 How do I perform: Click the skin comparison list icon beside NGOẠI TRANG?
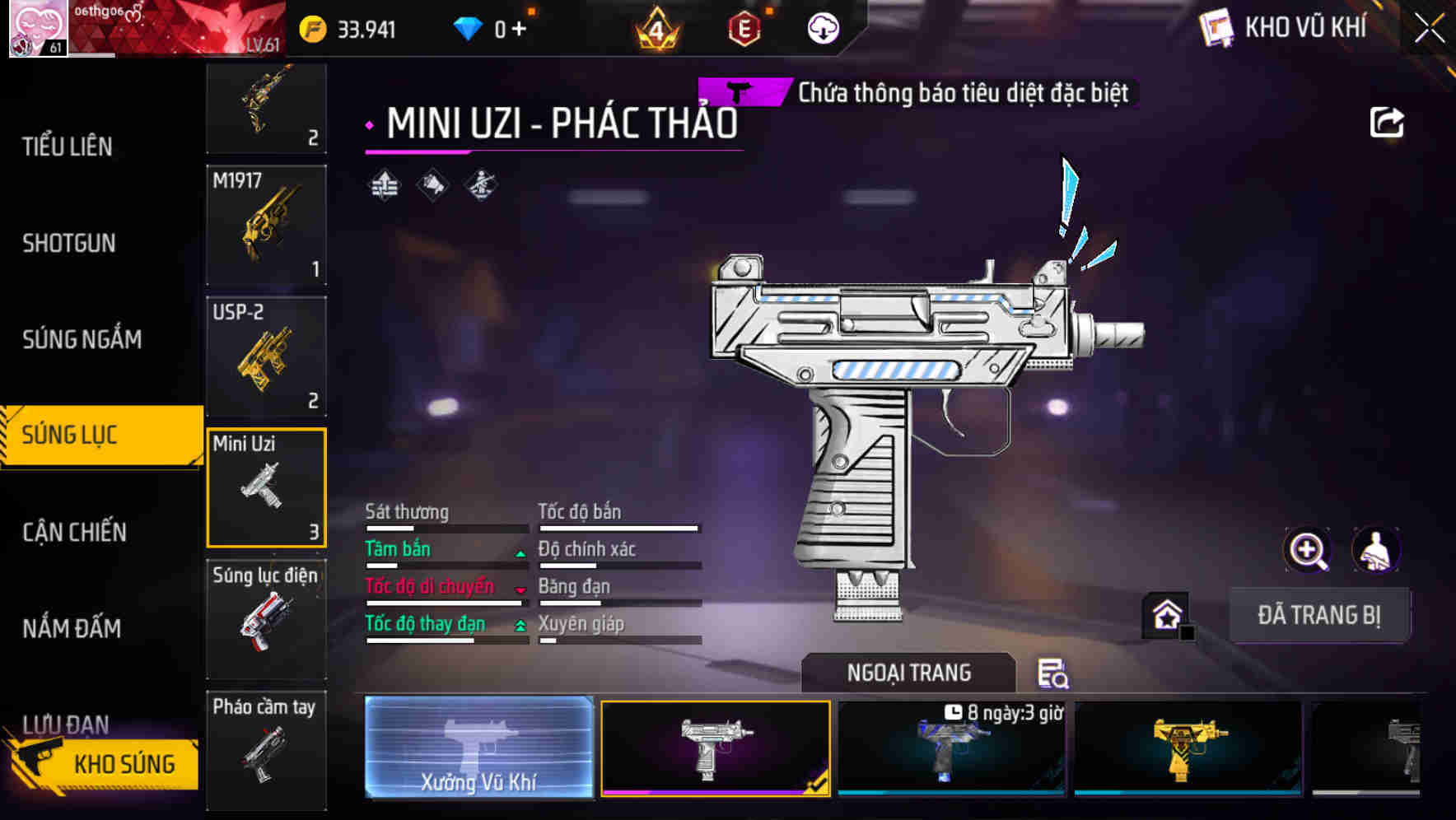pyautogui.click(x=1052, y=673)
